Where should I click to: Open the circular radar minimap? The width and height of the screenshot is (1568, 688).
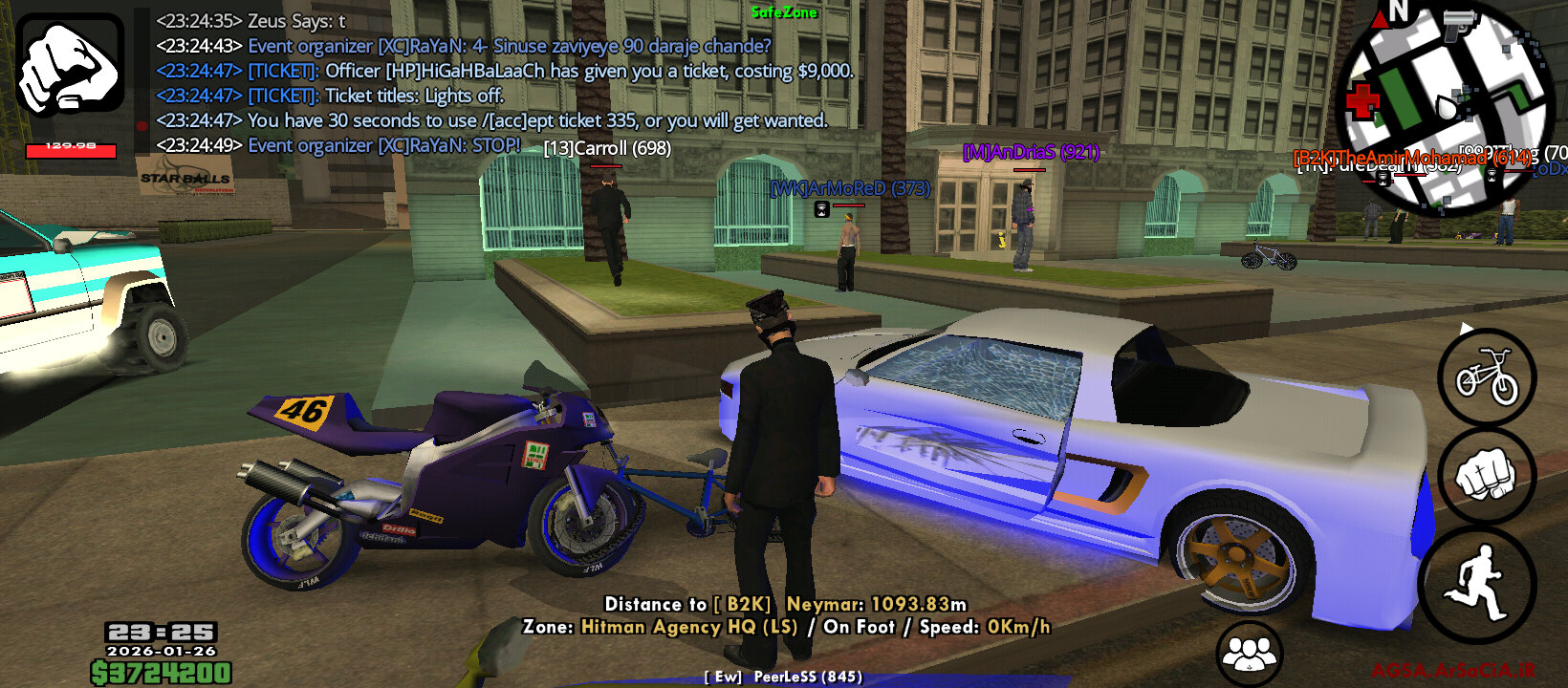(1442, 107)
